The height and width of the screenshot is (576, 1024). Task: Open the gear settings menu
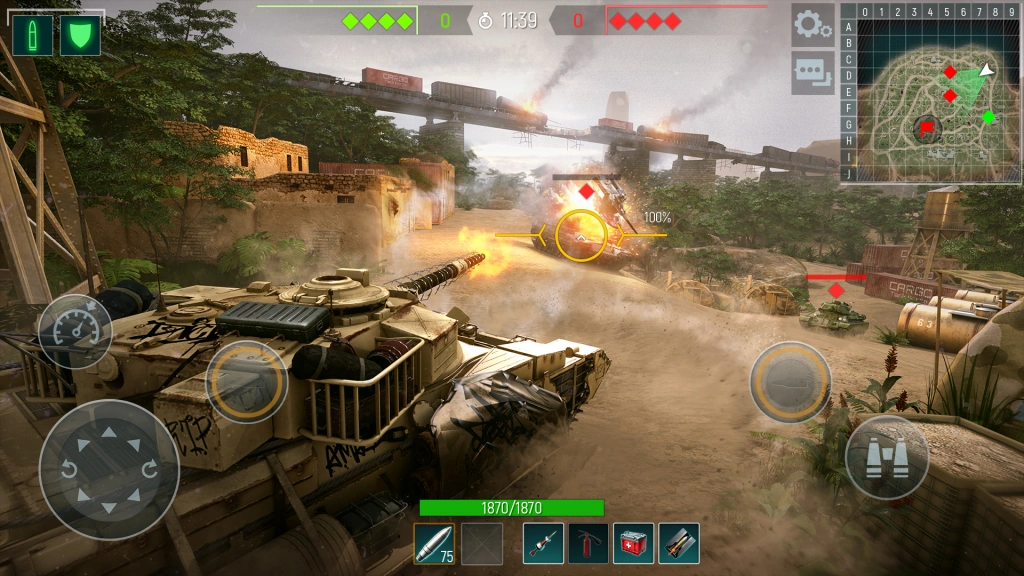point(812,25)
